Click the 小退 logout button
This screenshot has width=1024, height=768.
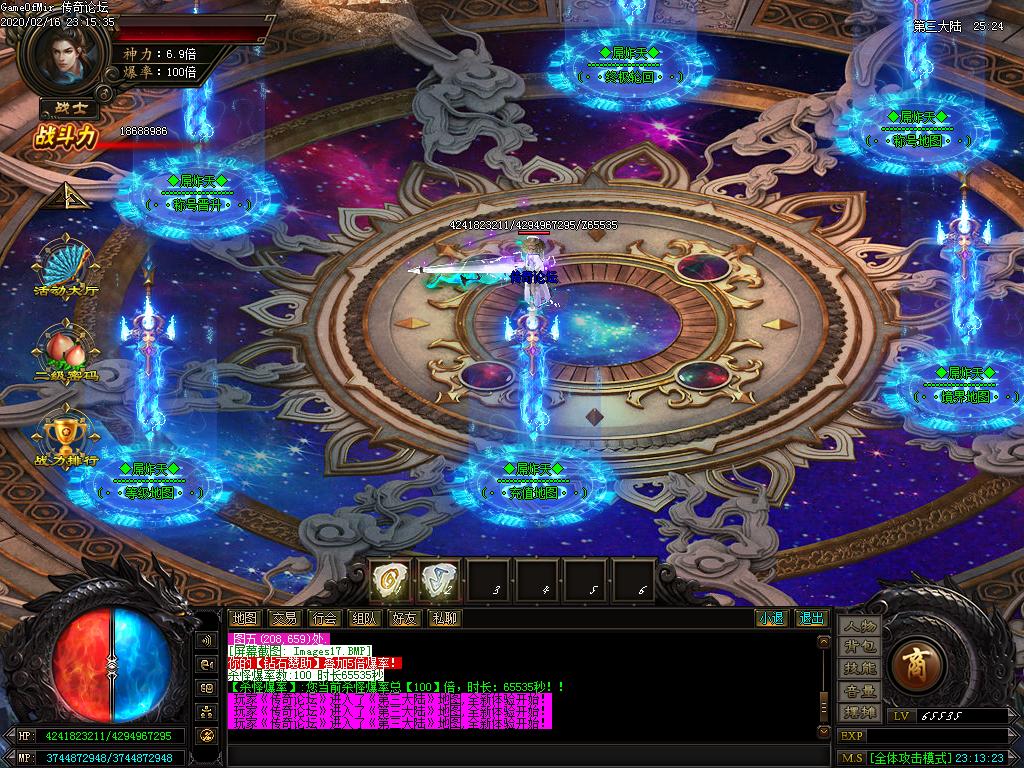771,619
